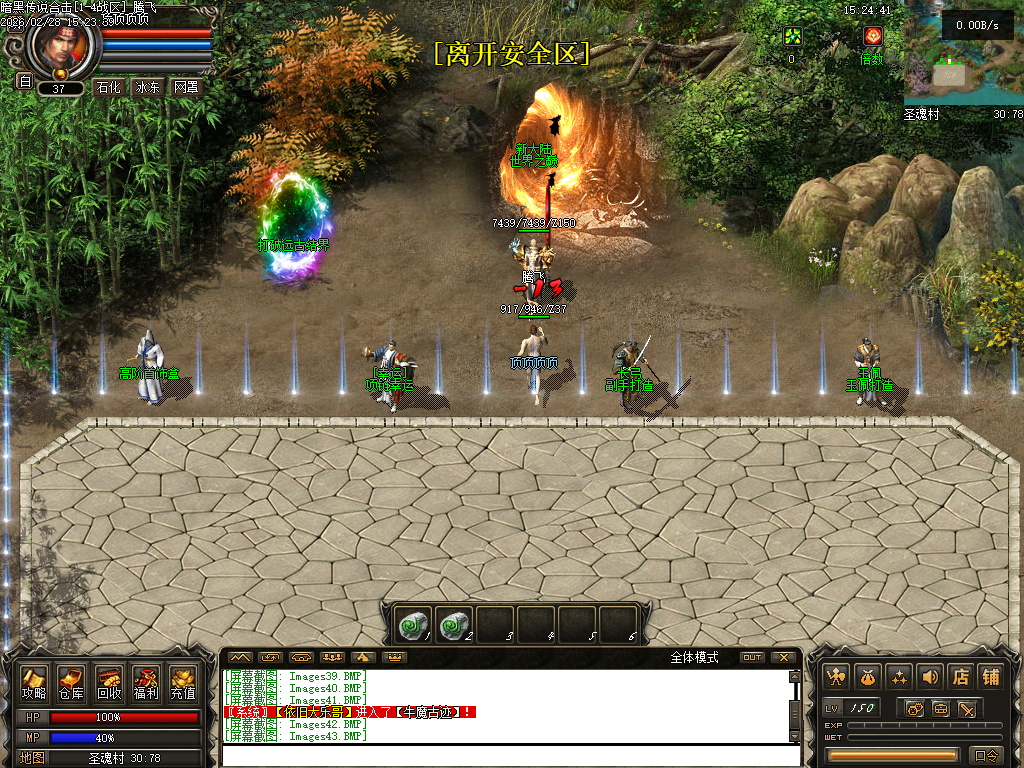The width and height of the screenshot is (1024, 768).
Task: Open the 仓库 warehouse
Action: [70, 683]
